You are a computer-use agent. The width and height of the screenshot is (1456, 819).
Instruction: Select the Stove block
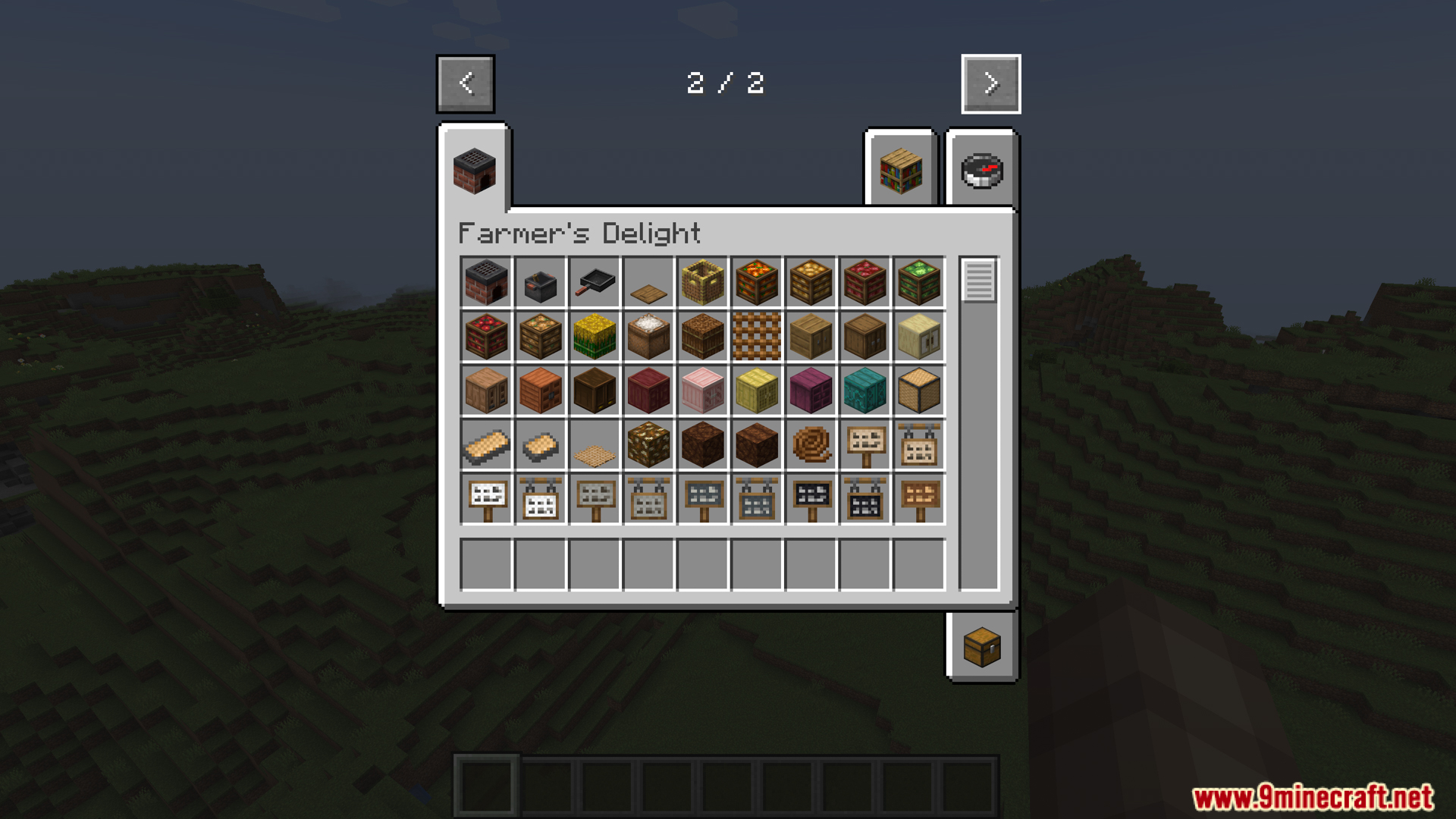point(485,283)
